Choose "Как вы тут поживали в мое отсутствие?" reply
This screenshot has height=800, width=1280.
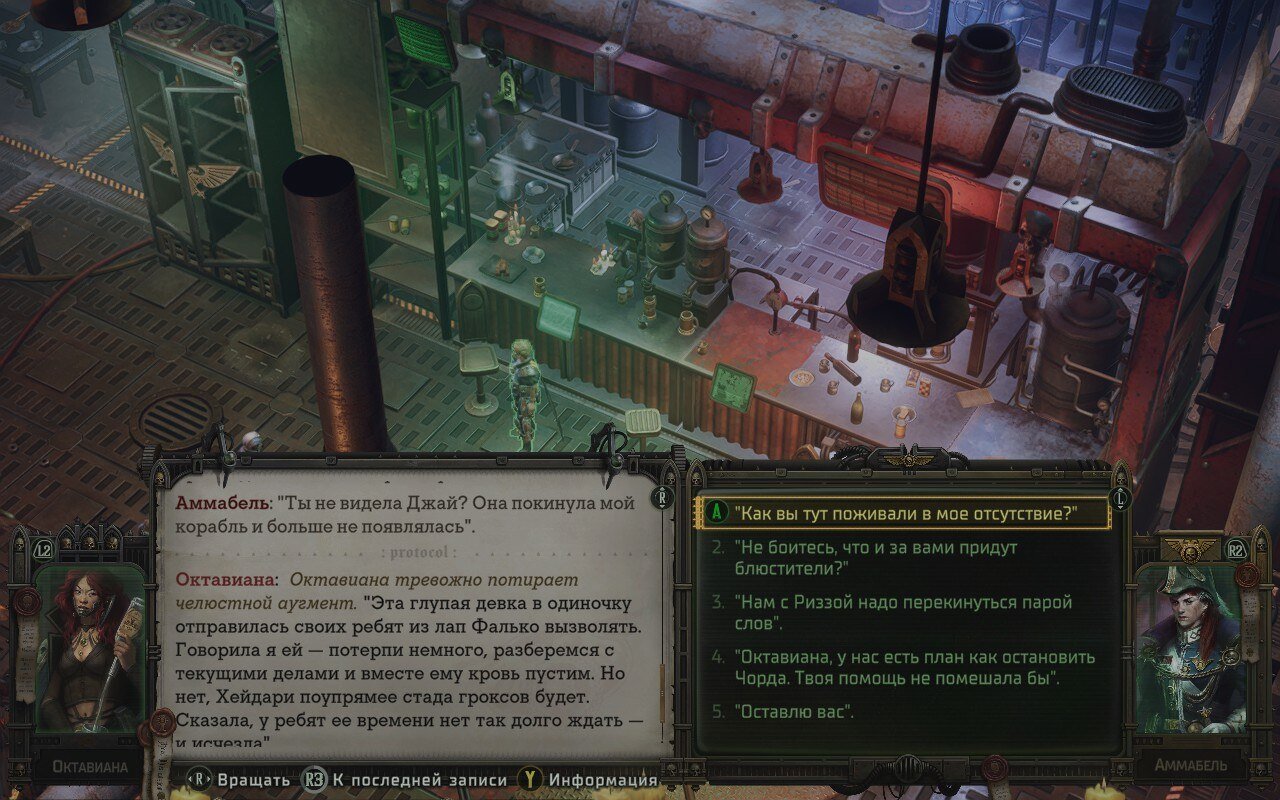905,513
